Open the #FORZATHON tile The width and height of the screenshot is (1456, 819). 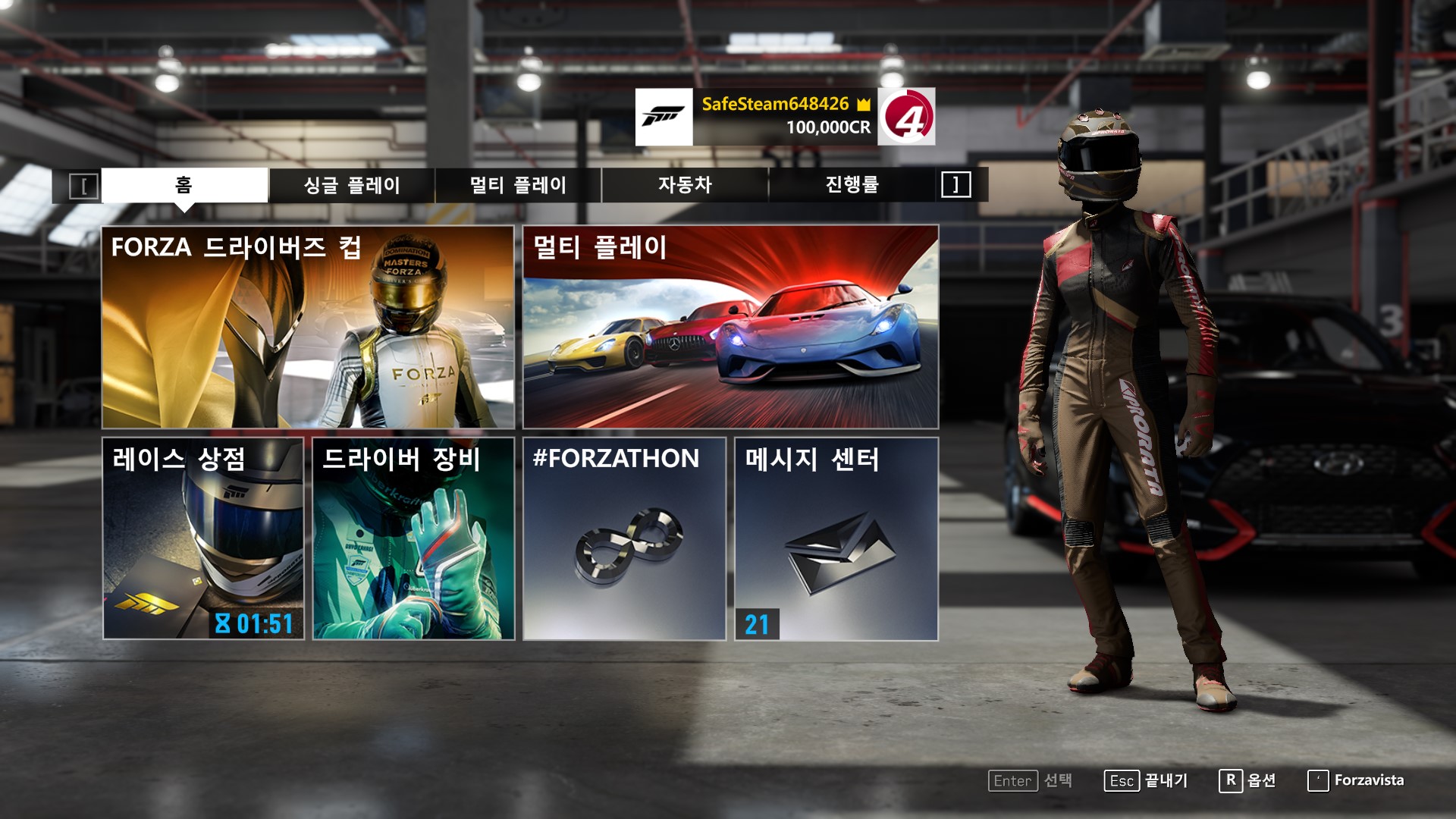pos(624,538)
